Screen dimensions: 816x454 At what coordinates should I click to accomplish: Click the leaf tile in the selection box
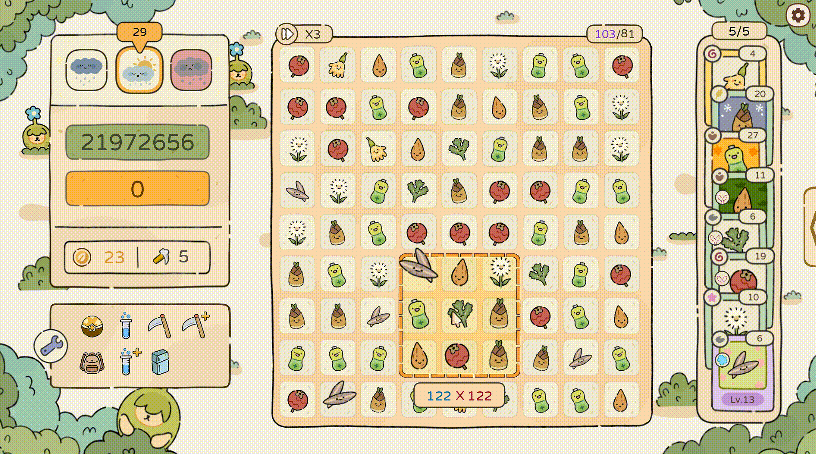coord(418,266)
